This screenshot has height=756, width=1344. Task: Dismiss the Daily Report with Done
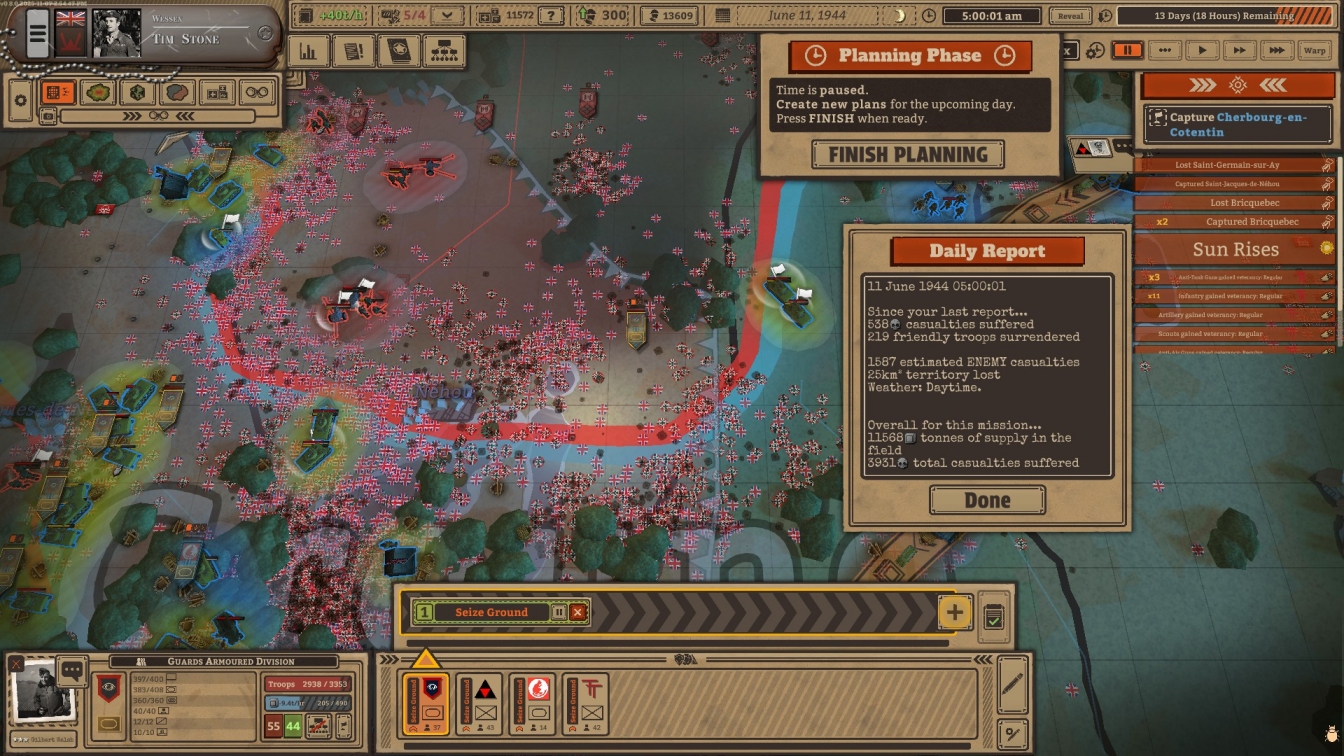point(987,500)
